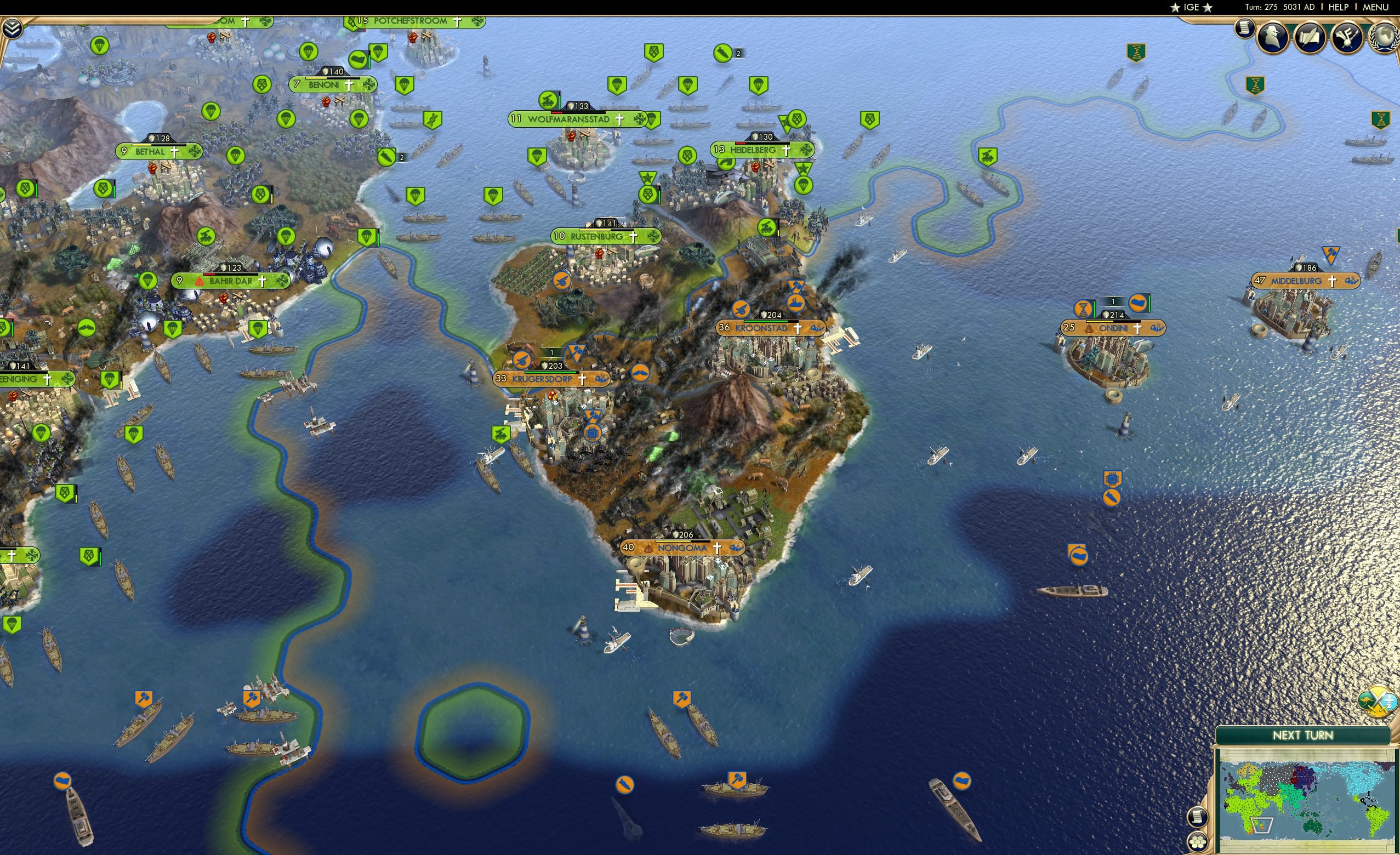Open the Diplomacy globe icon at top right
The image size is (1400, 855).
click(x=1386, y=37)
